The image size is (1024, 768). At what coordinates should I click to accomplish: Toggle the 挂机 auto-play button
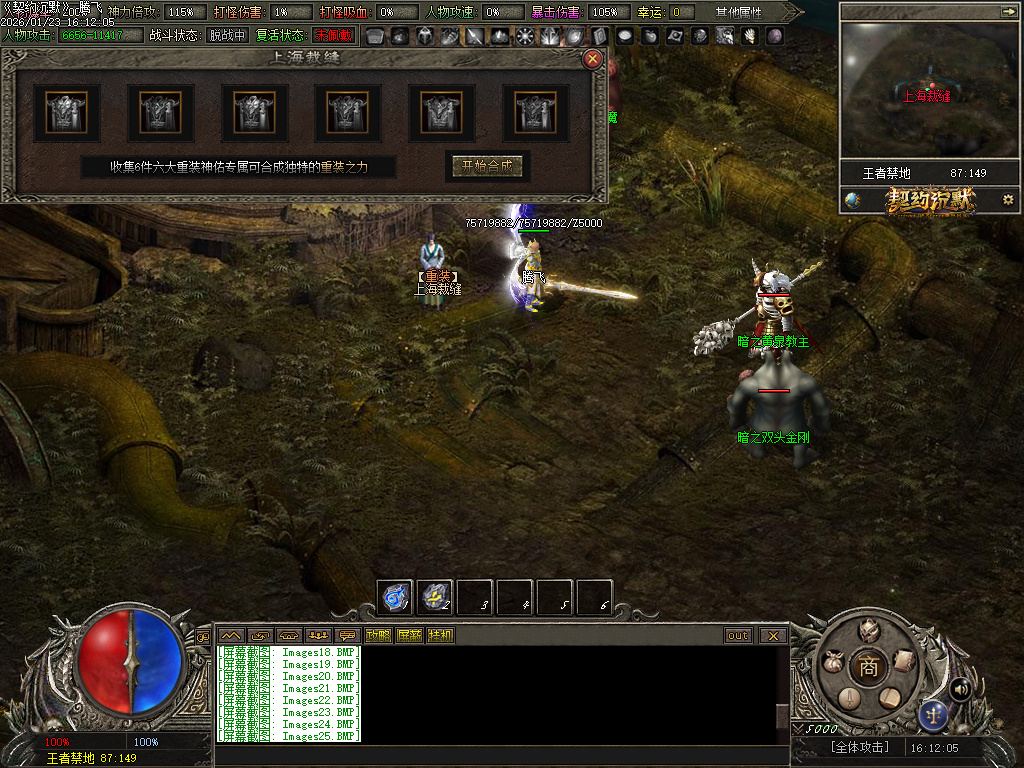(x=440, y=635)
